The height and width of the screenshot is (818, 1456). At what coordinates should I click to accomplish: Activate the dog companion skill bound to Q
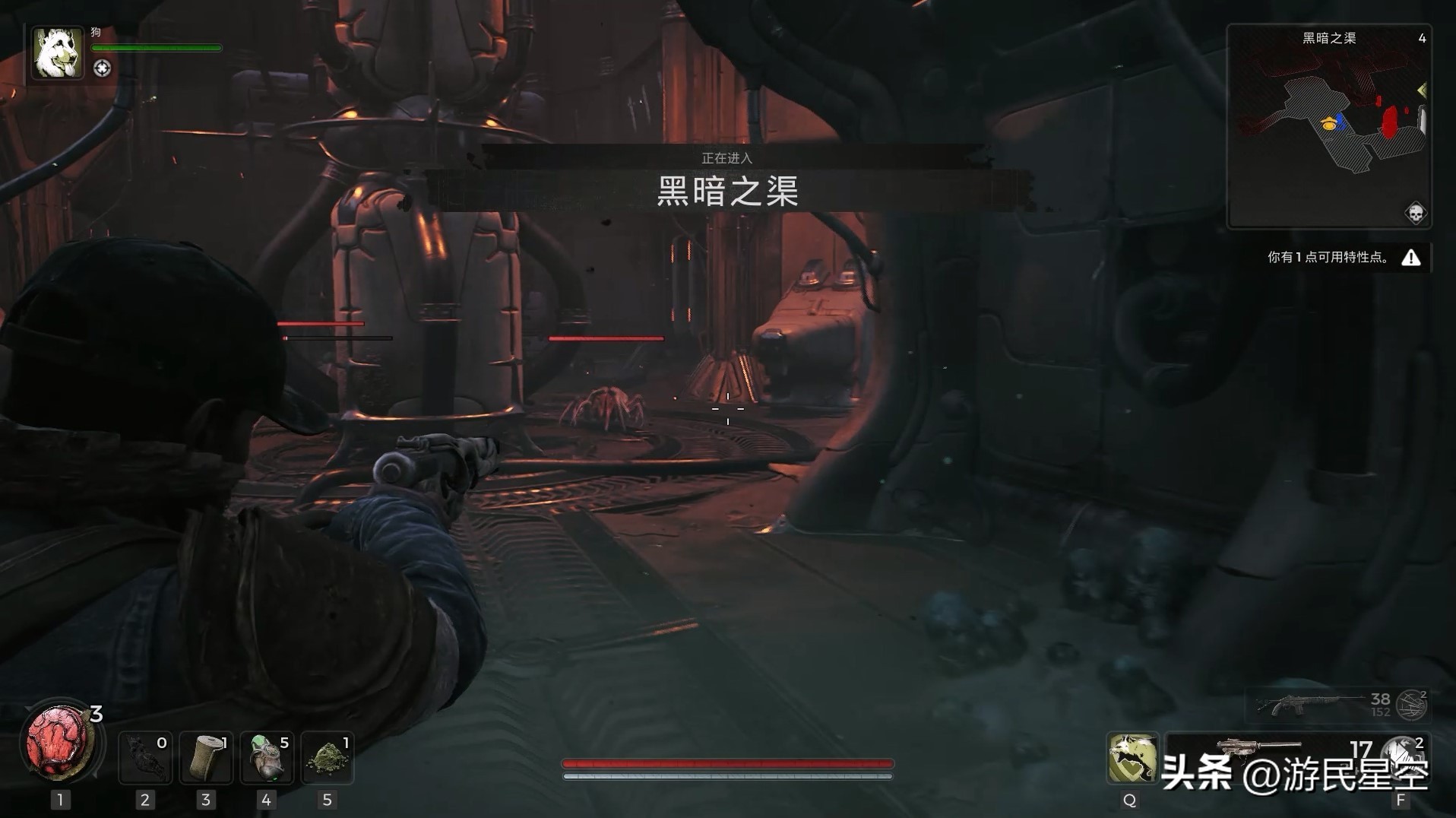1132,759
